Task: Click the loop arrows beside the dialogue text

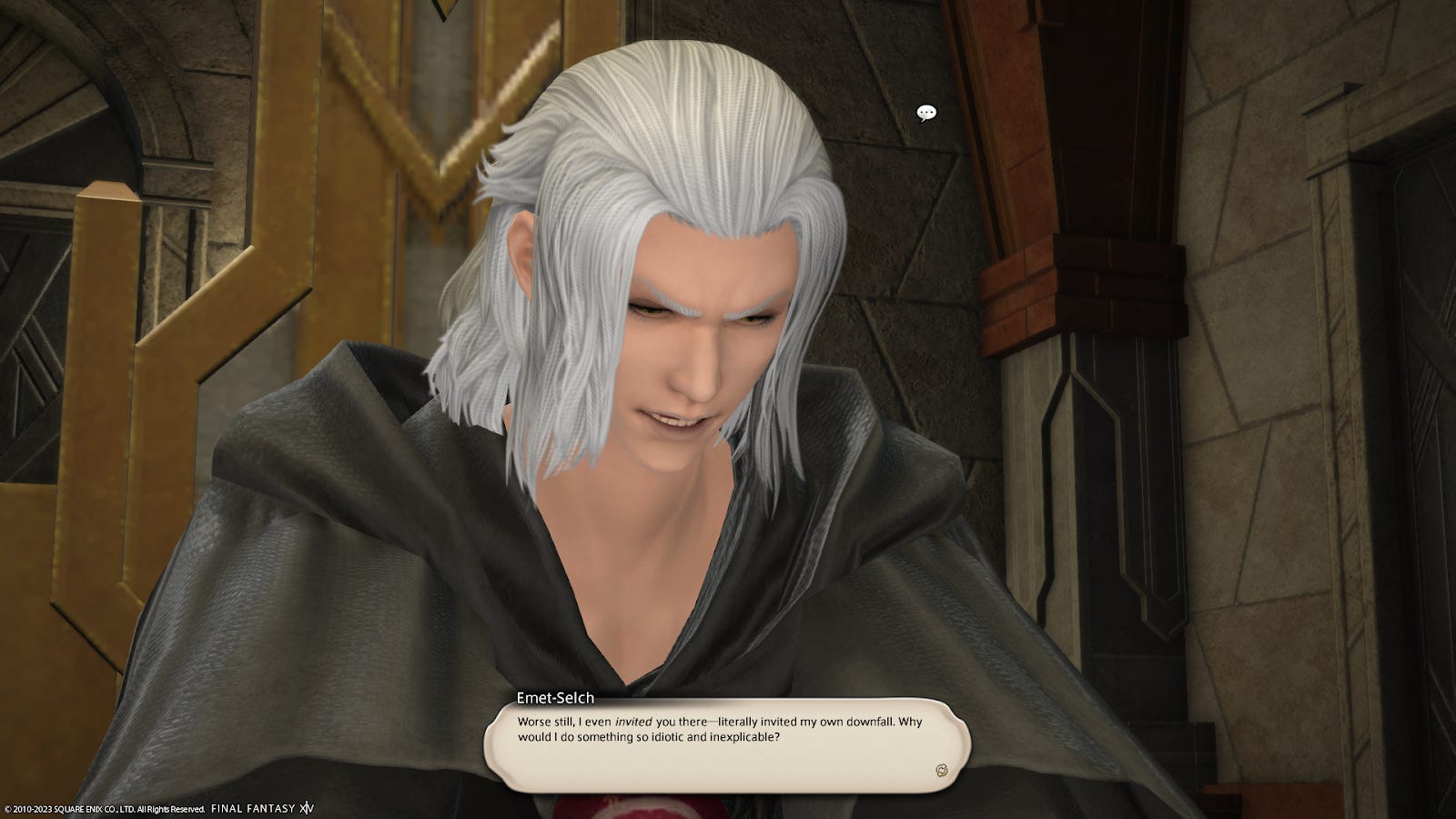Action: (x=941, y=770)
